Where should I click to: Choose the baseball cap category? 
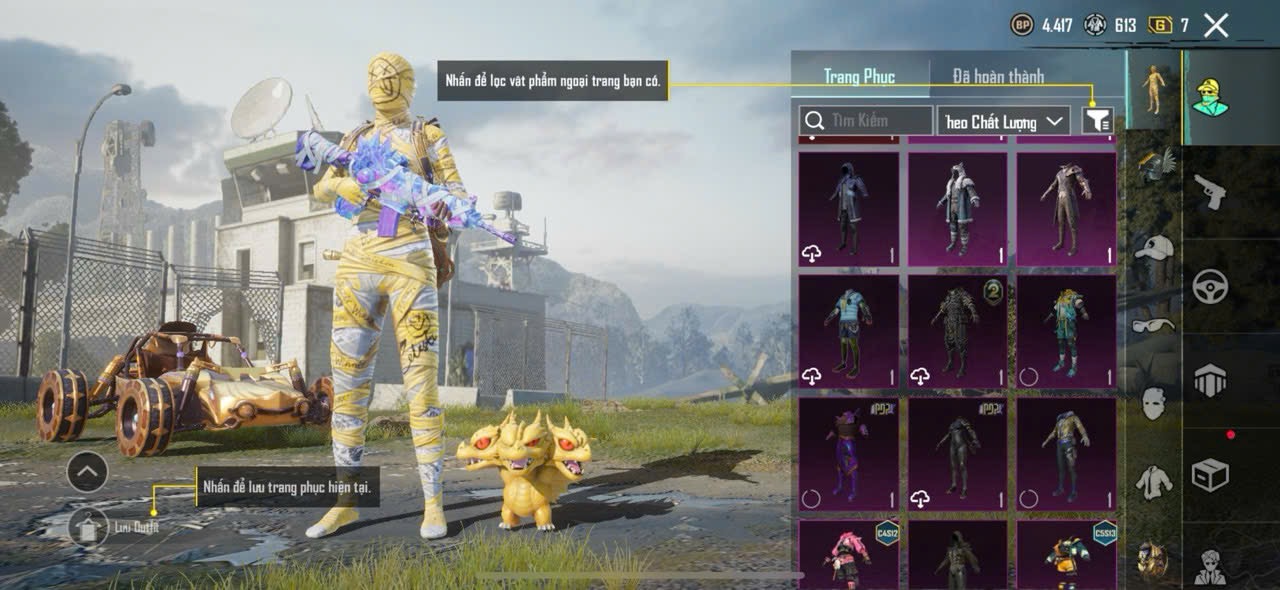pyautogui.click(x=1154, y=246)
